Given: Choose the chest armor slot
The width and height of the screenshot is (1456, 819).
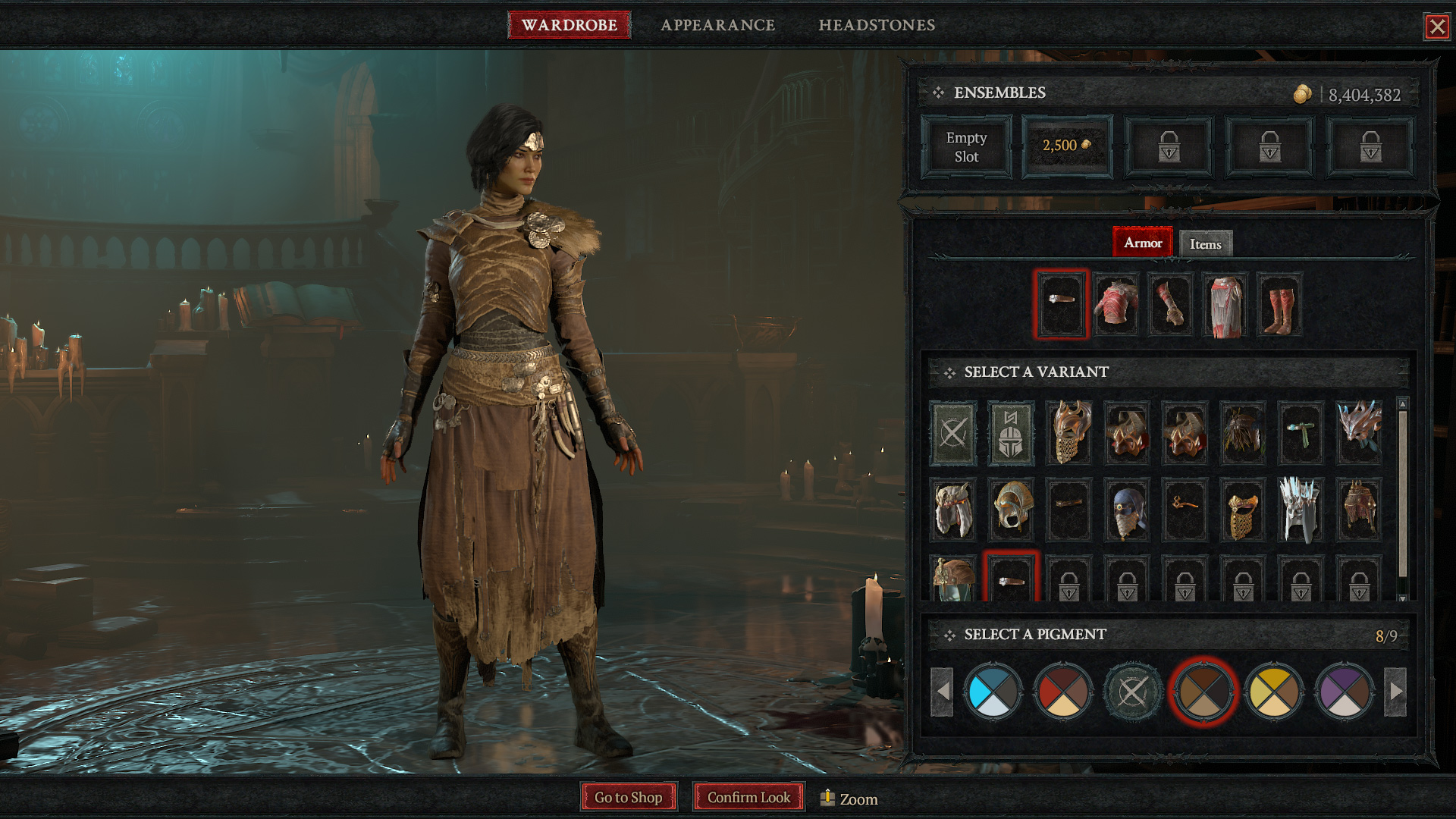Looking at the screenshot, I should [x=1116, y=305].
